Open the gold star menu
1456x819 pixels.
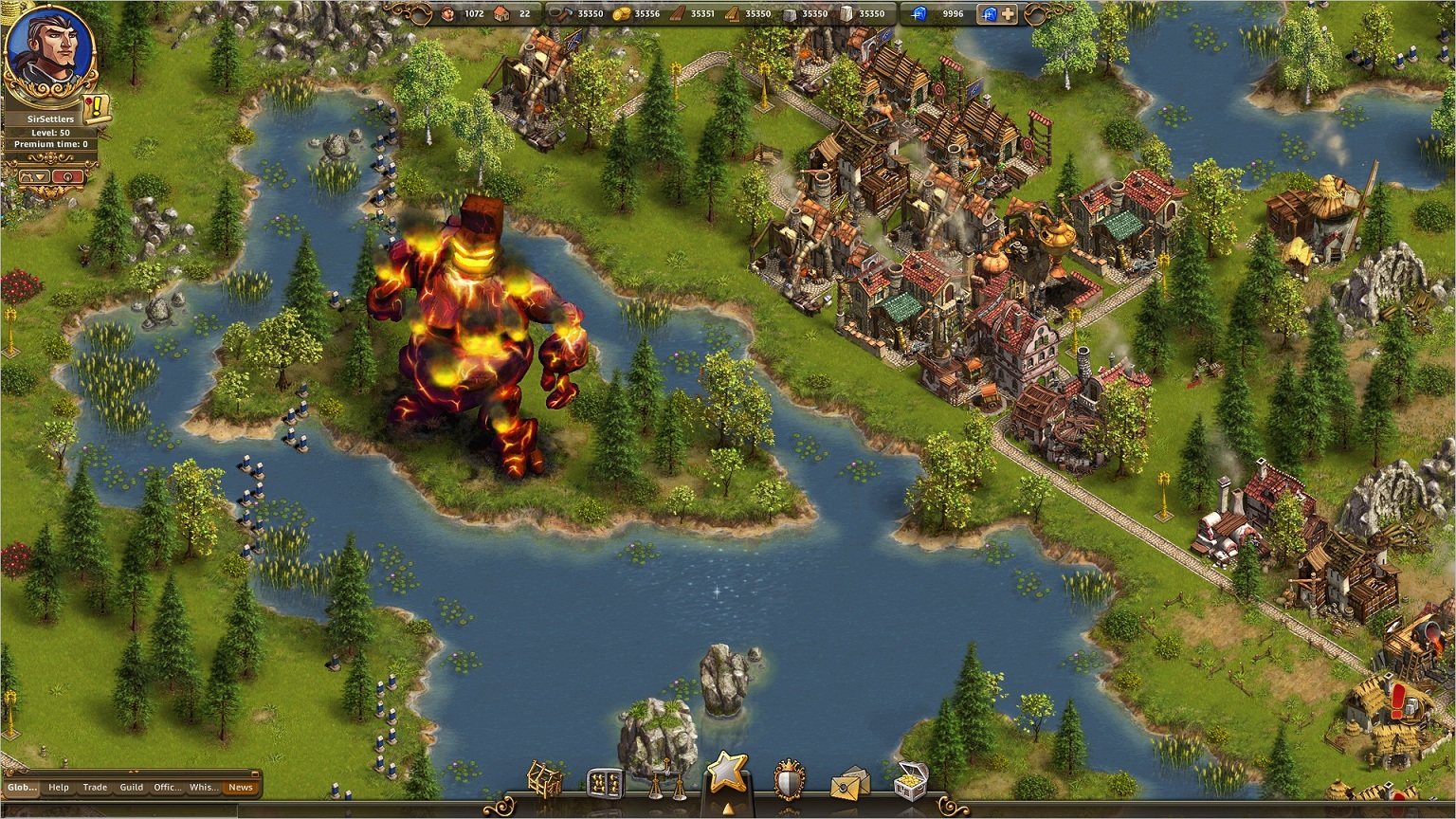pos(726,773)
